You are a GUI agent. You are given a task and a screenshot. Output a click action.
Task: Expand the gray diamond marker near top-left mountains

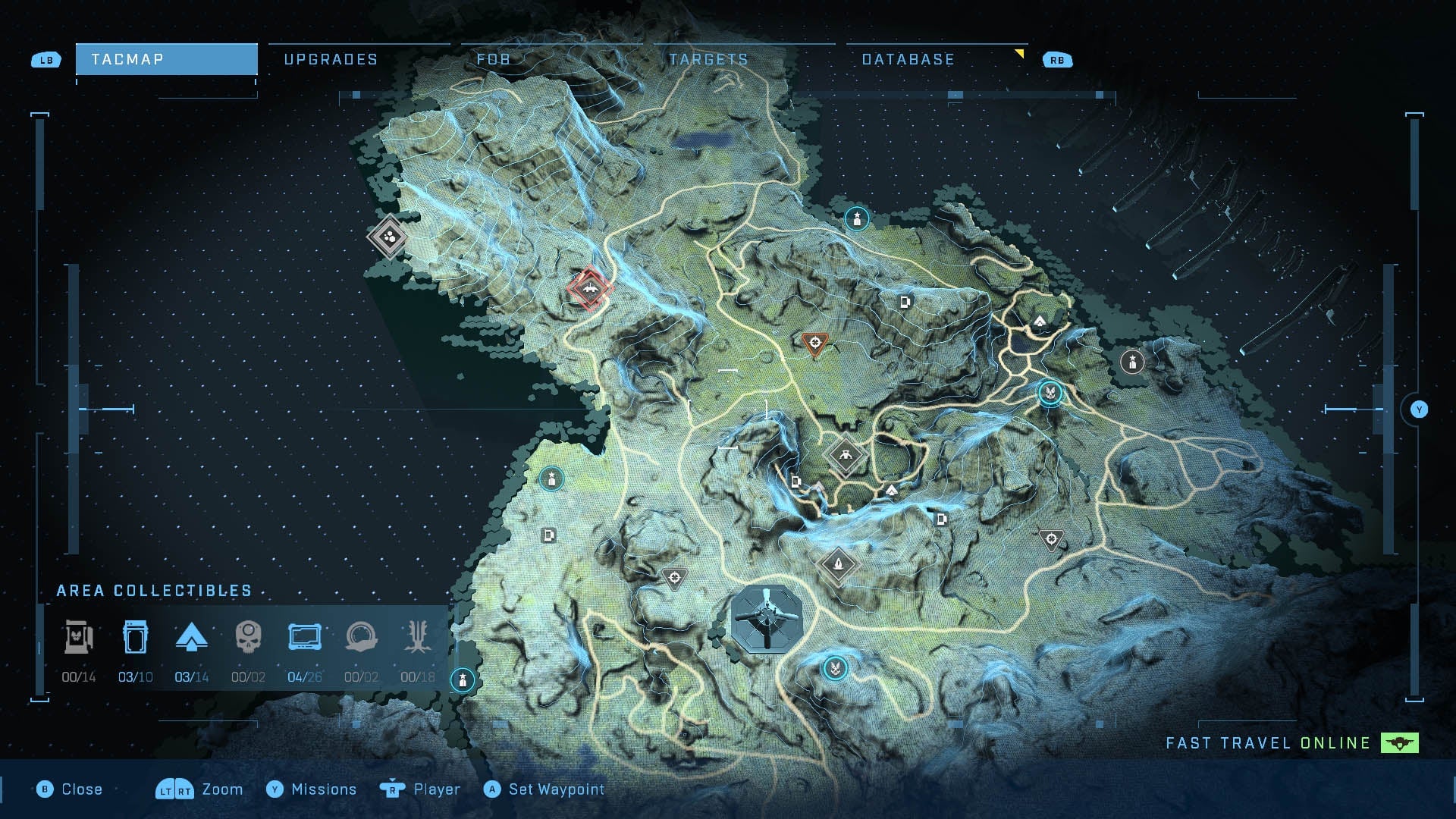pyautogui.click(x=390, y=237)
